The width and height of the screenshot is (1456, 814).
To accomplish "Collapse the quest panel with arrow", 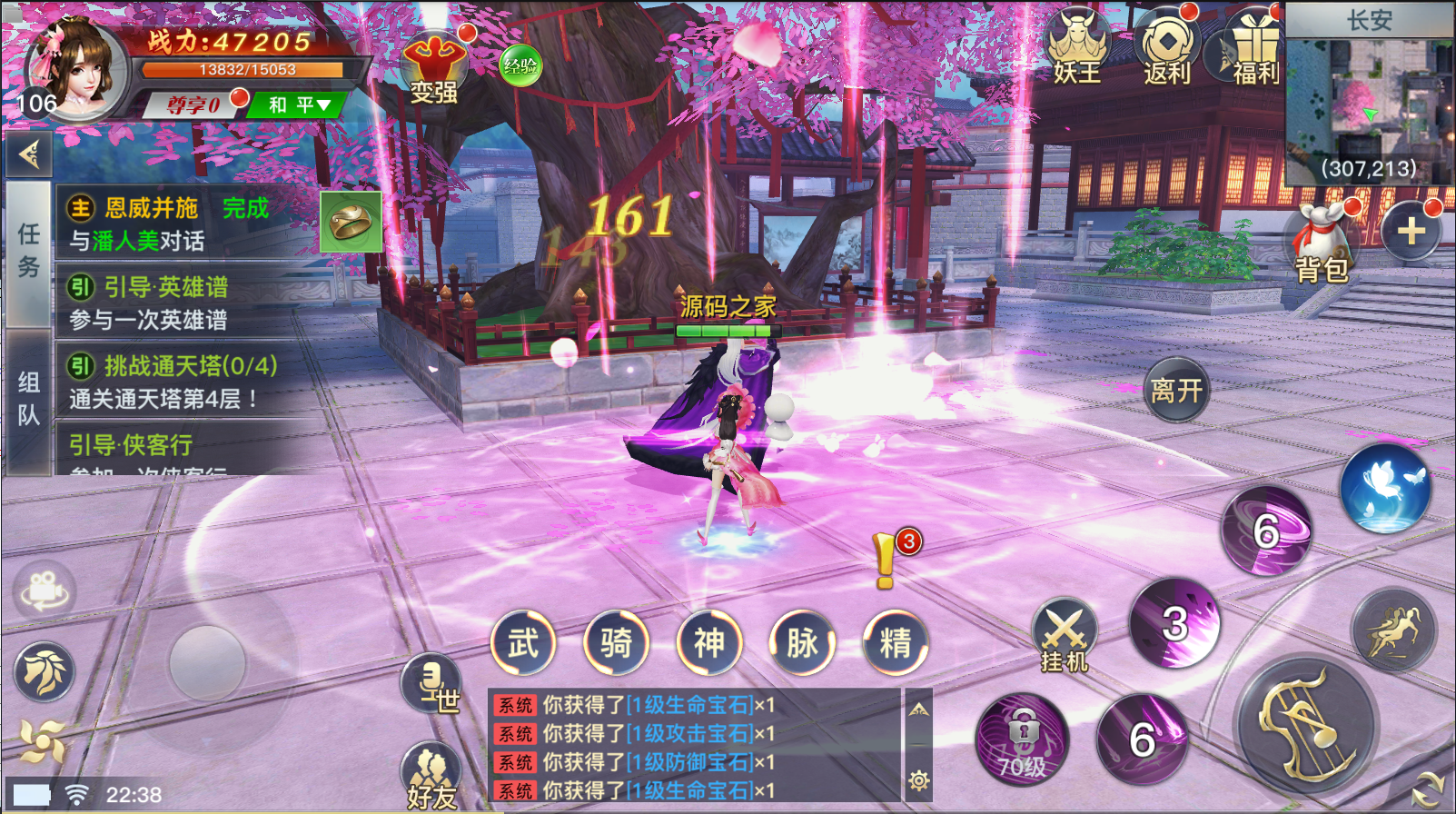I will [x=29, y=155].
